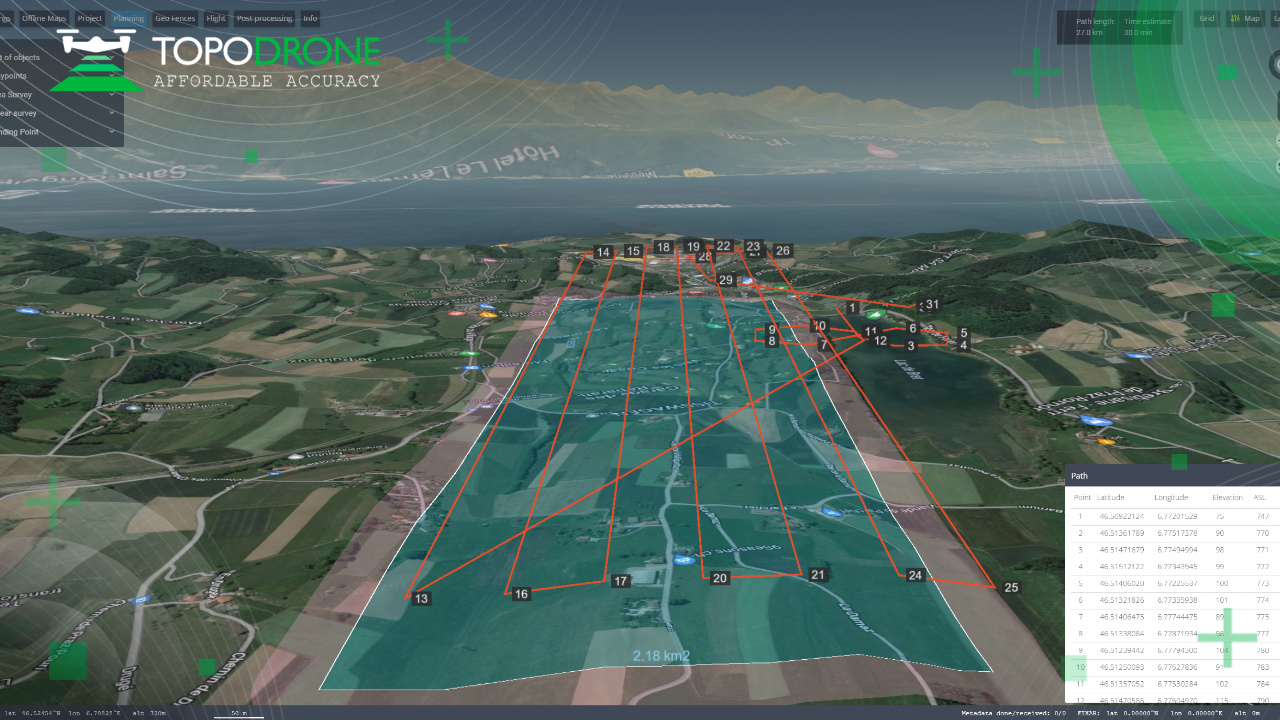This screenshot has width=1280, height=720.
Task: Open the Geo-fences menu
Action: click(x=176, y=18)
